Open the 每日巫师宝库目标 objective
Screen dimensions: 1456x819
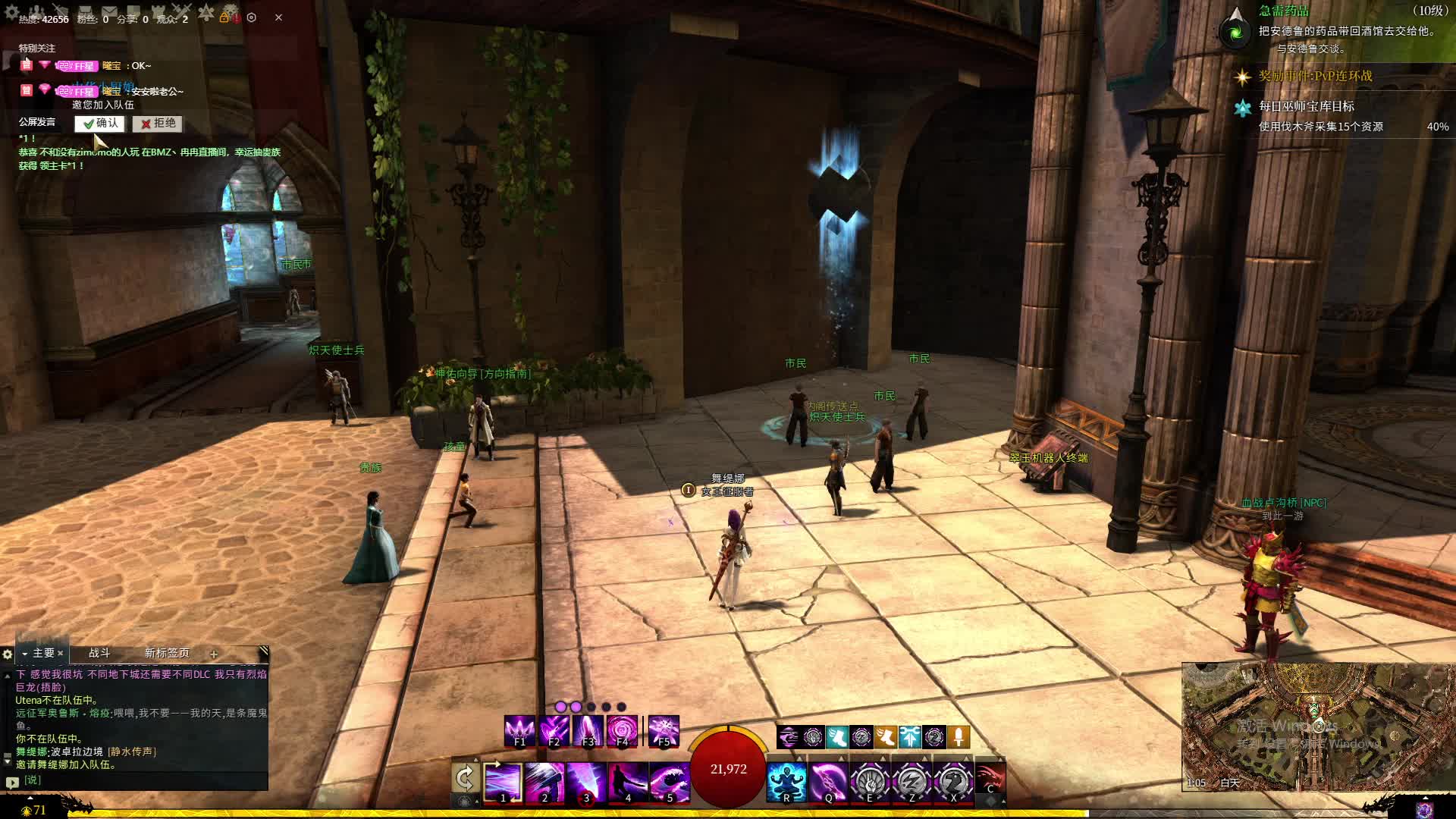(1306, 107)
